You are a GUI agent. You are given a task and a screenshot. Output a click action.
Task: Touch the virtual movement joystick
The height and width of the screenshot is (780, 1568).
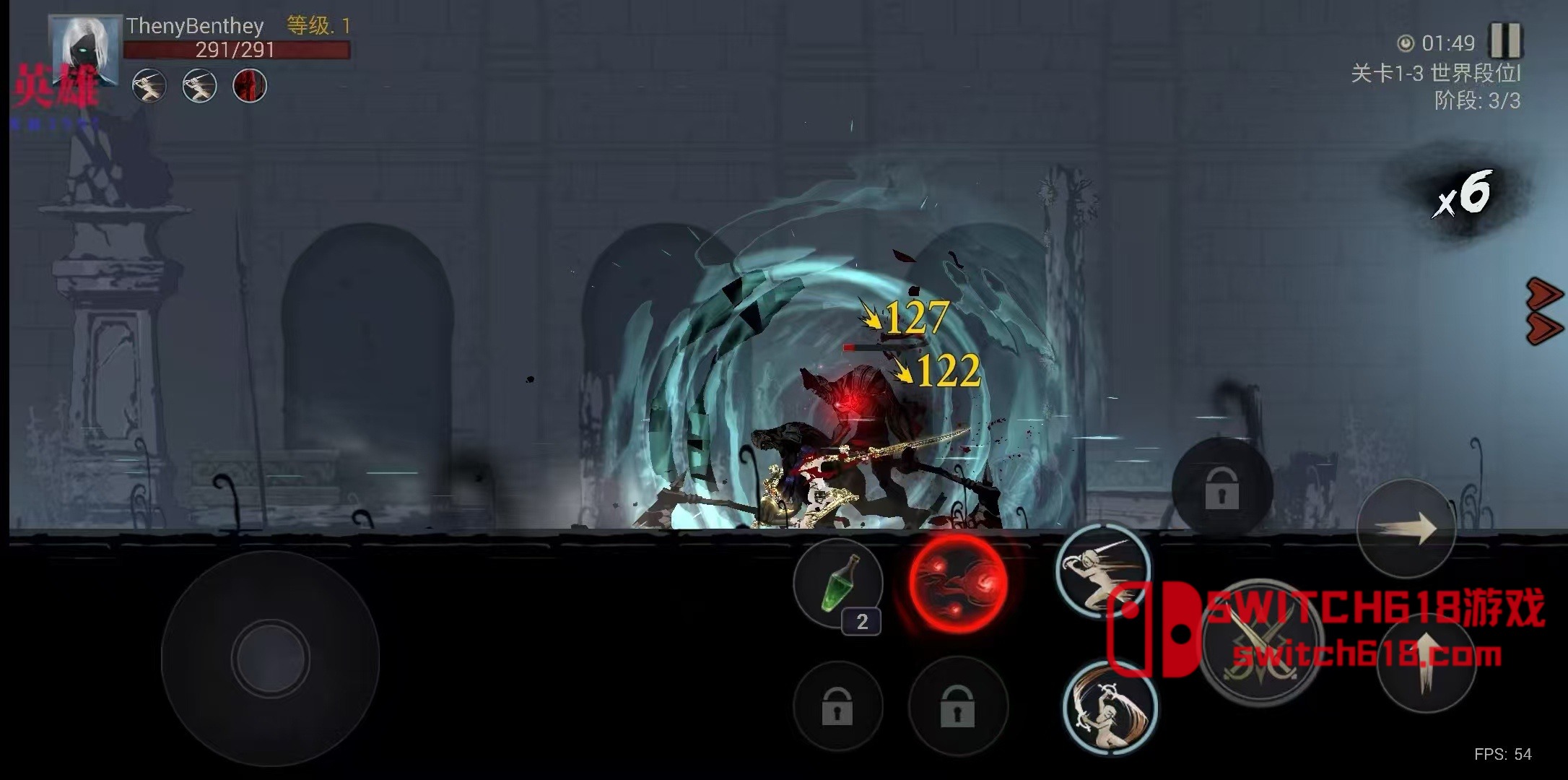[x=270, y=658]
